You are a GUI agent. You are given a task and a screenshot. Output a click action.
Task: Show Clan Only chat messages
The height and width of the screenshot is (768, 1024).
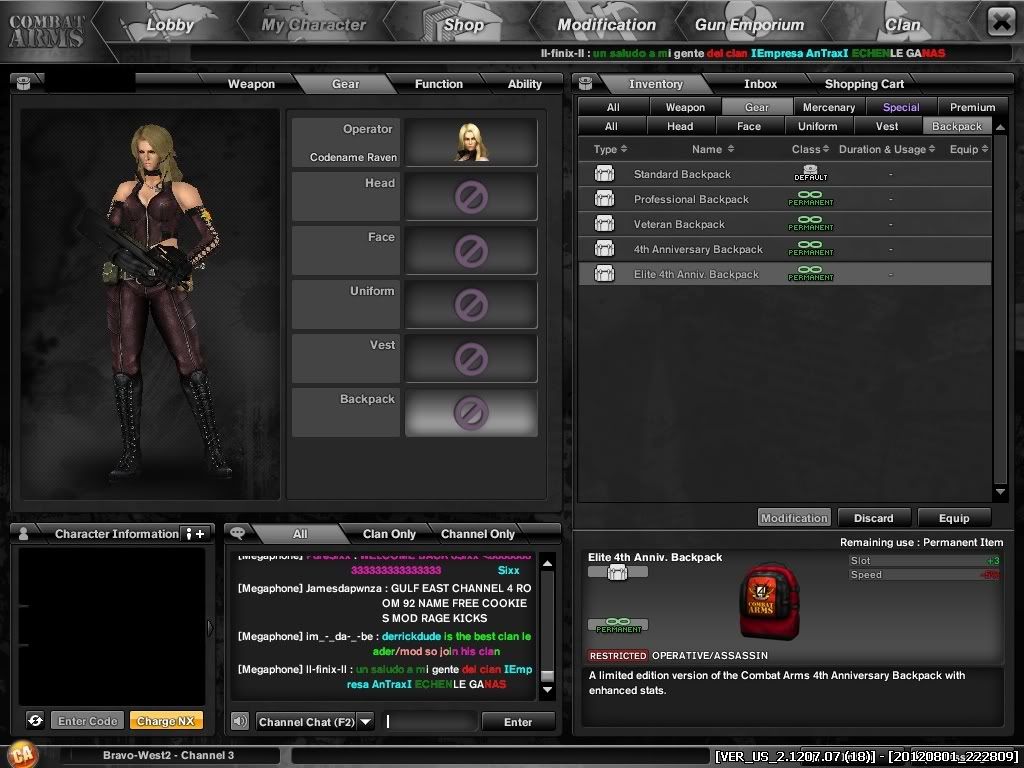389,534
